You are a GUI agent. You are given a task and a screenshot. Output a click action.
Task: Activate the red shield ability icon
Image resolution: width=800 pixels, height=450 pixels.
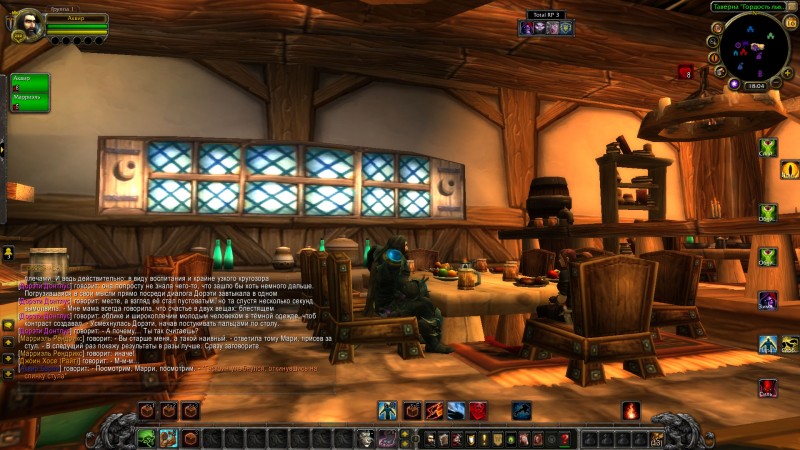point(478,410)
